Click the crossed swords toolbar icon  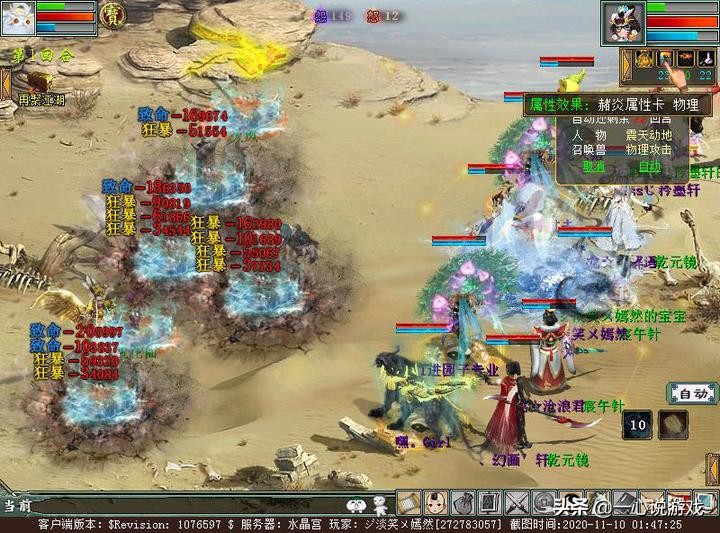coord(517,501)
